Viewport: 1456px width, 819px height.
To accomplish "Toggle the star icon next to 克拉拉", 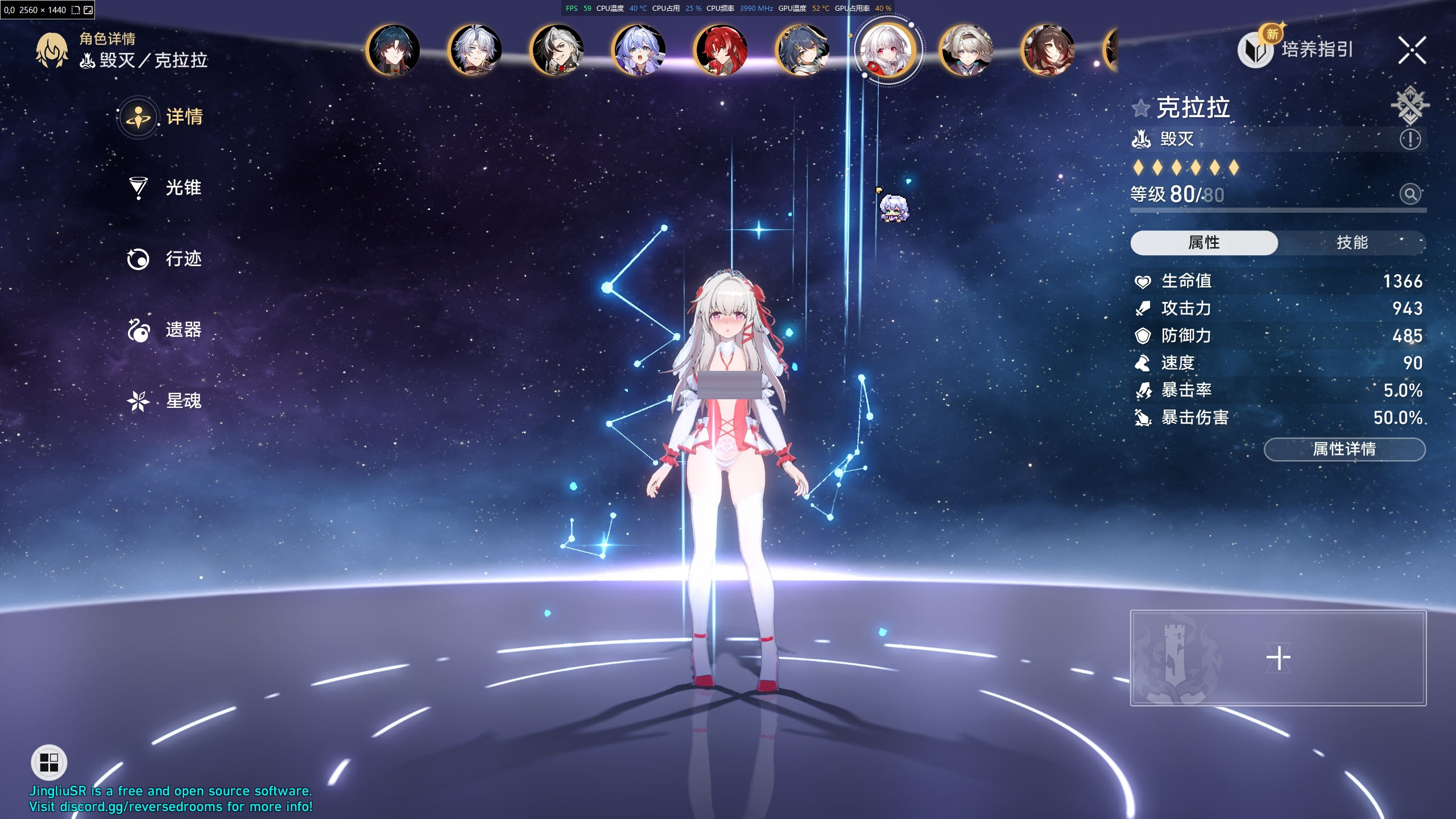I will [1141, 108].
